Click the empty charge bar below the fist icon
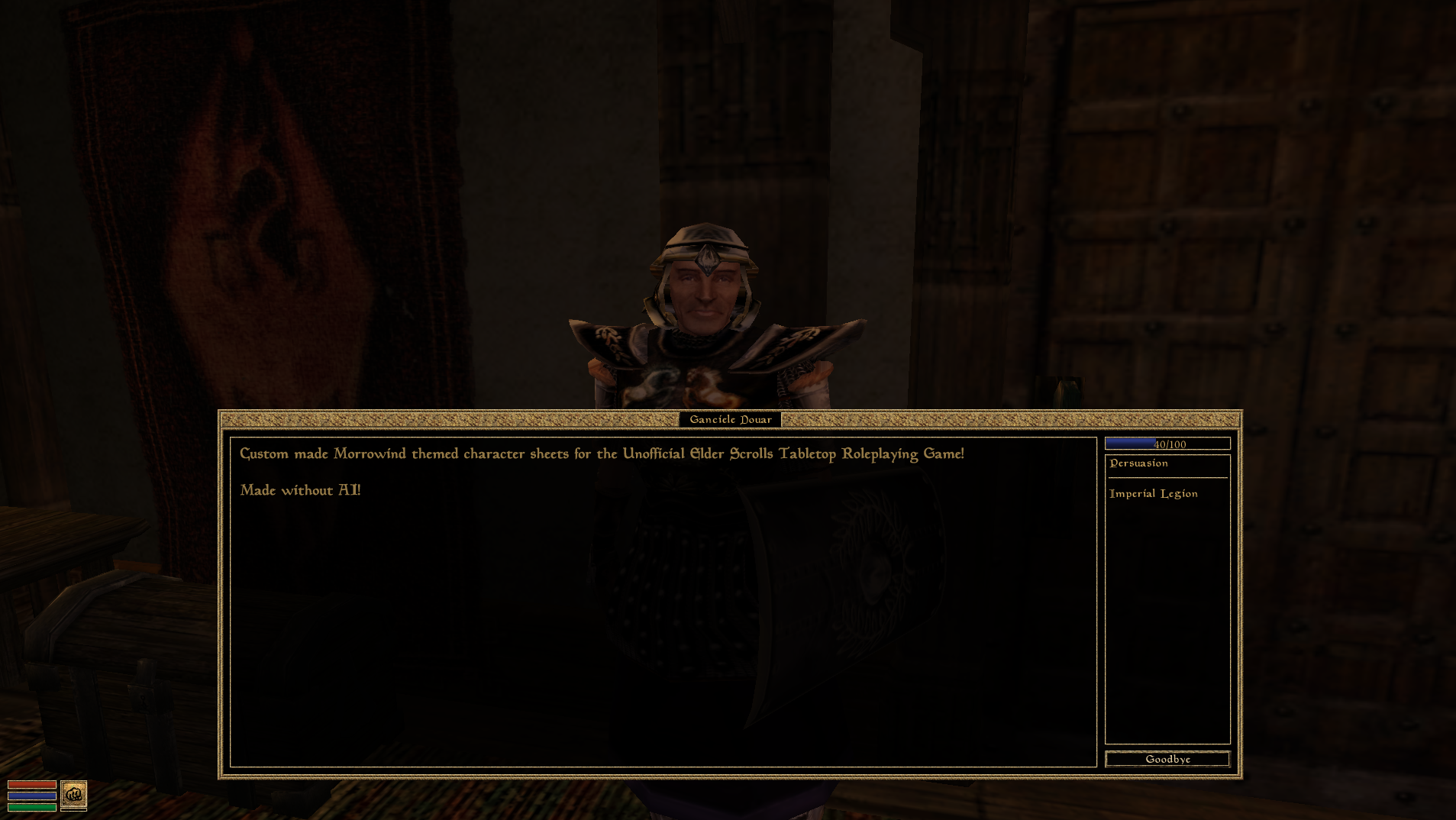 click(73, 811)
